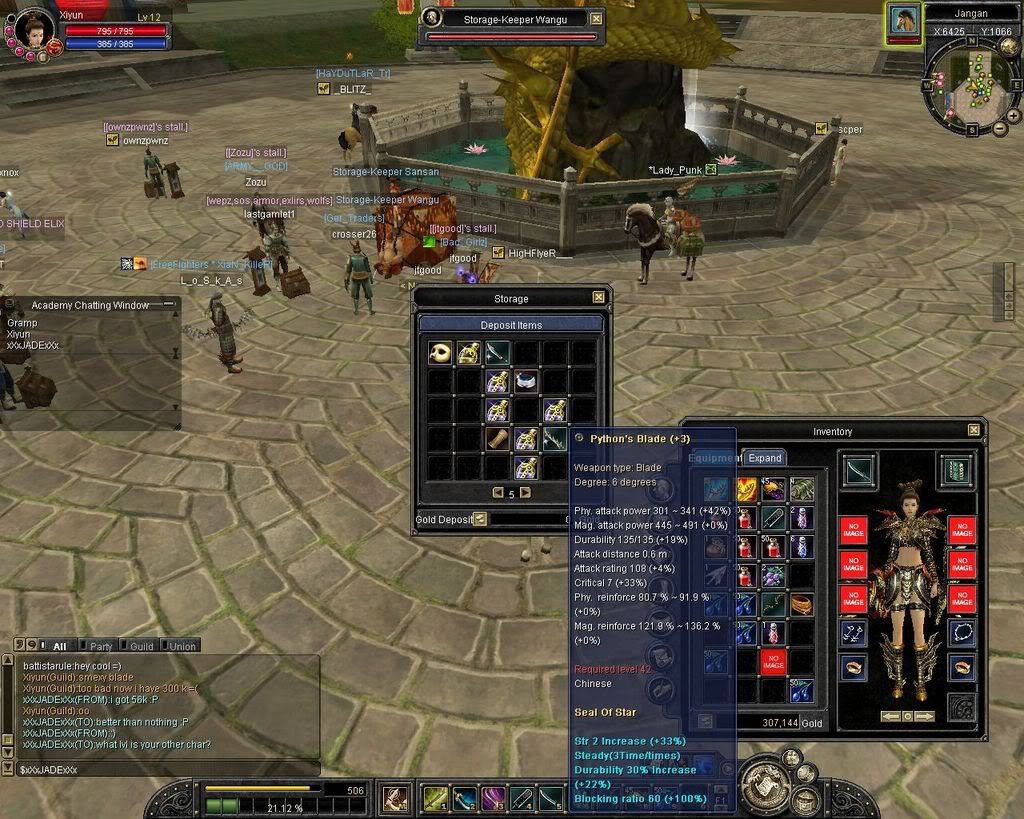Select the gold ring in inventory

[x=801, y=605]
